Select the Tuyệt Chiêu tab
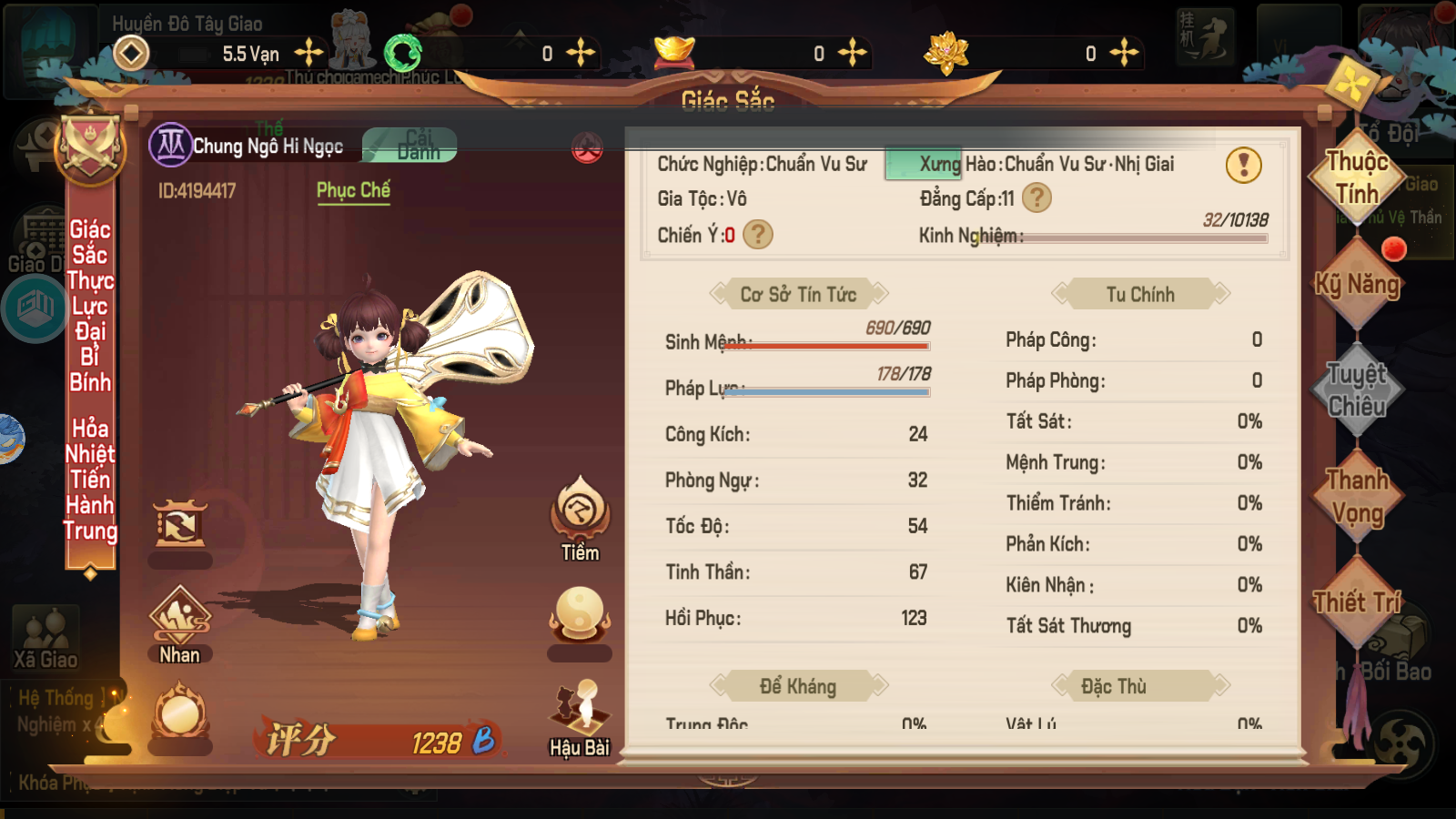 click(x=1357, y=390)
